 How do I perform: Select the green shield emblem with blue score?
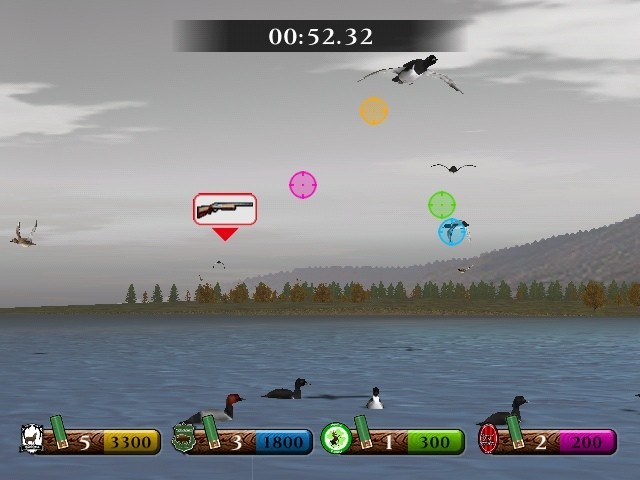[184, 438]
